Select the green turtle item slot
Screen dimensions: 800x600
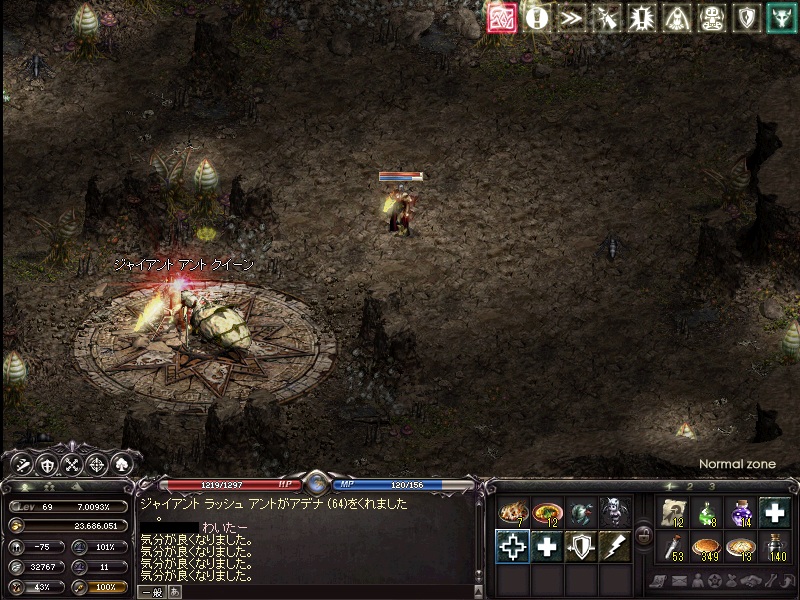tap(581, 513)
